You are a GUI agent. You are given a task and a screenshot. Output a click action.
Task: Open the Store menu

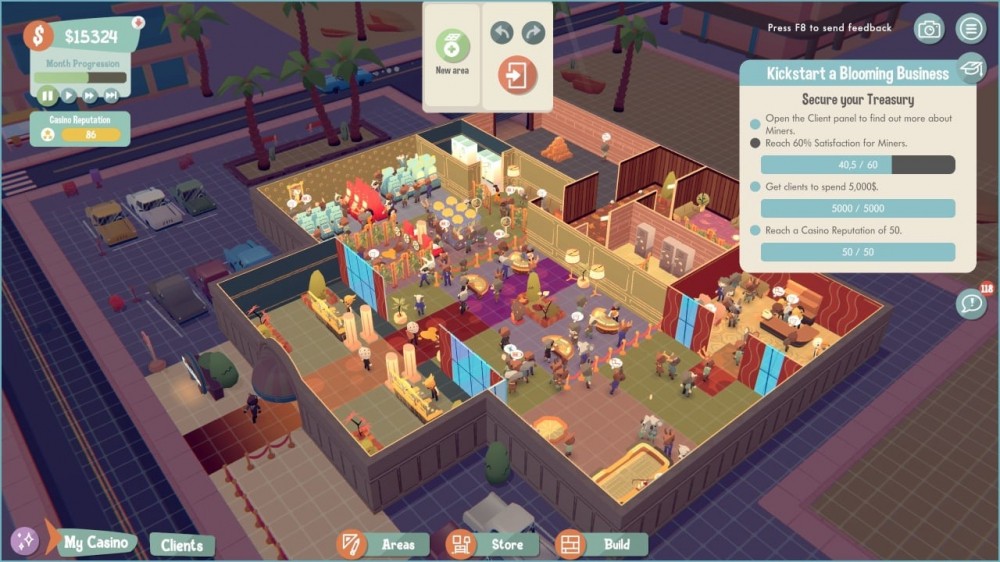(x=492, y=544)
